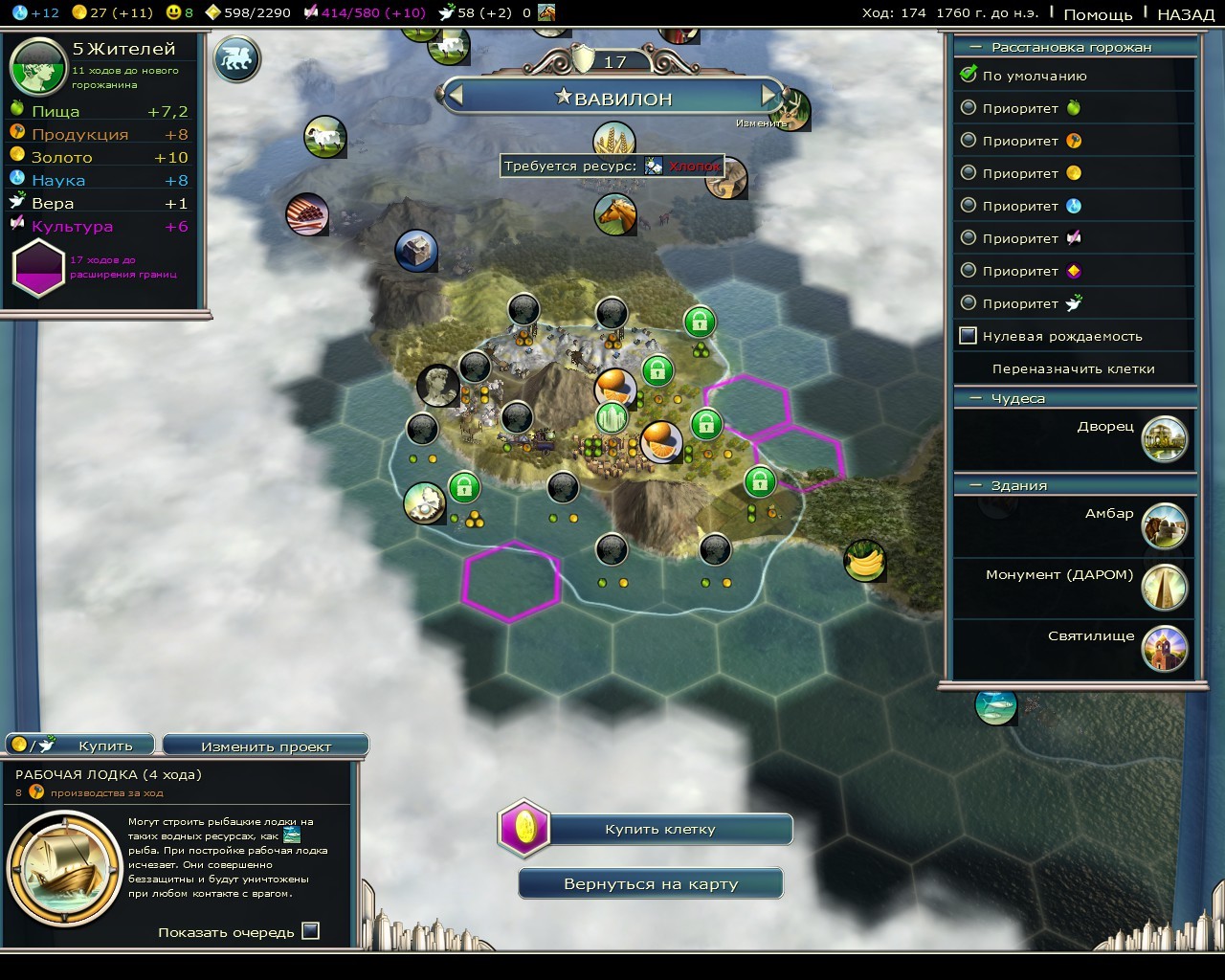
Task: Collapse the Расстановка горожан section
Action: [976, 47]
